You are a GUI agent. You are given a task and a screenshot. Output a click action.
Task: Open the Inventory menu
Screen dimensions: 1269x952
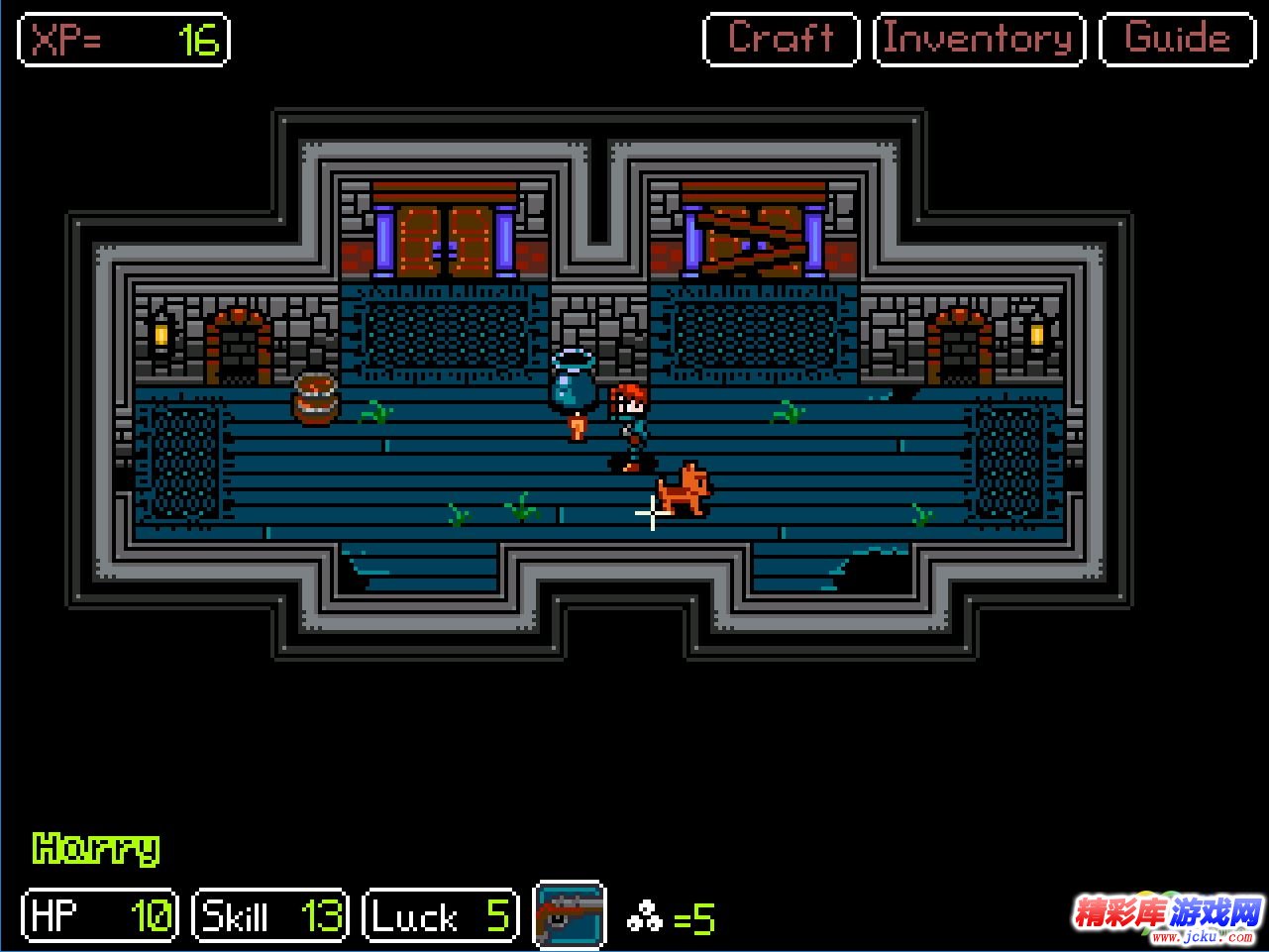tap(979, 40)
